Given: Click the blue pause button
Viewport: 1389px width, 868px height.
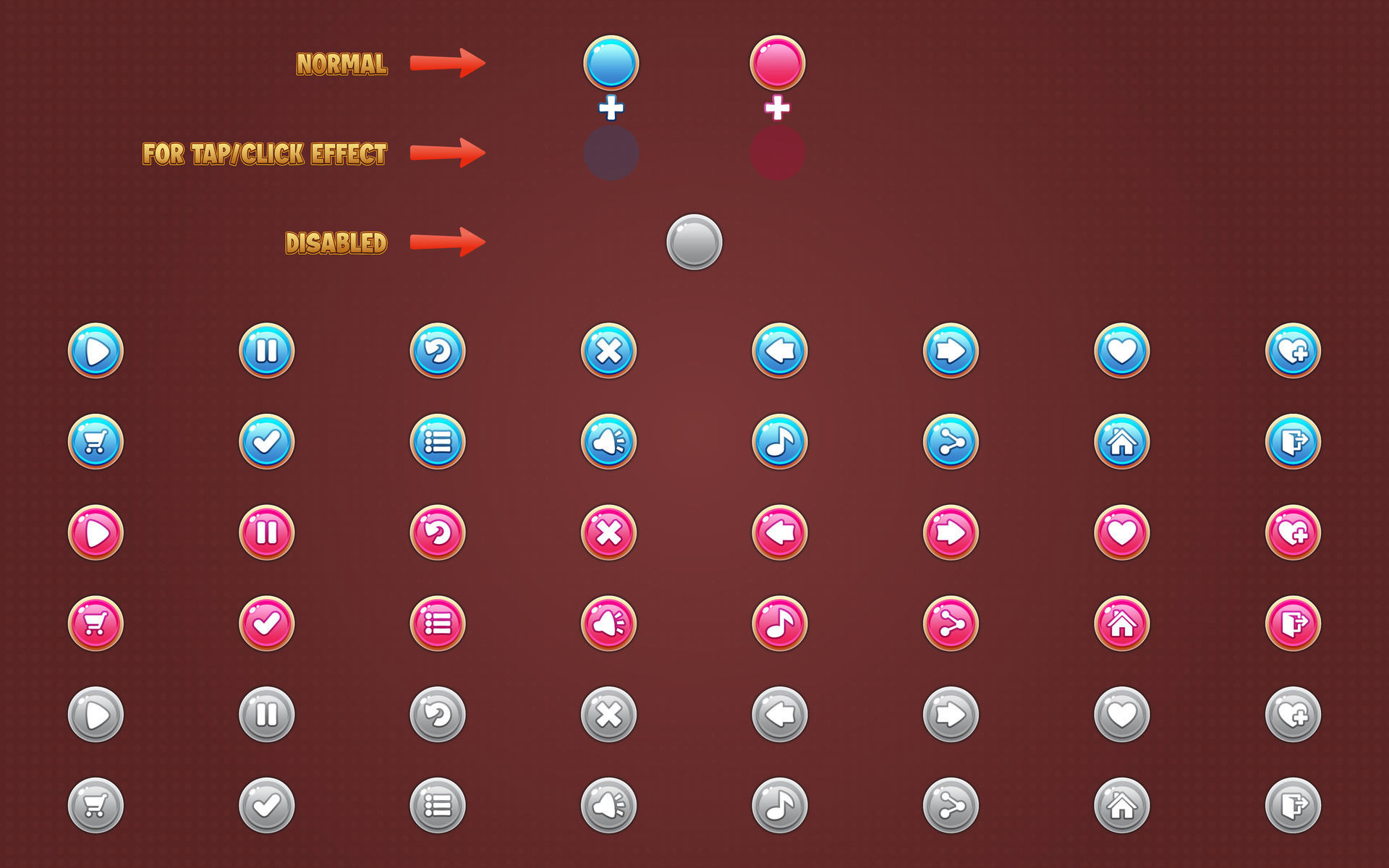Looking at the screenshot, I should coord(267,350).
